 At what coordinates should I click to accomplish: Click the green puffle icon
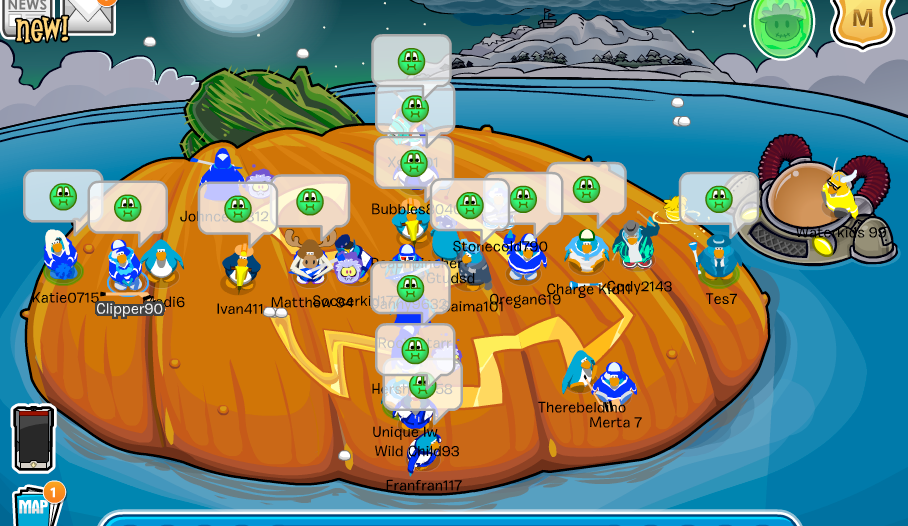pos(782,22)
